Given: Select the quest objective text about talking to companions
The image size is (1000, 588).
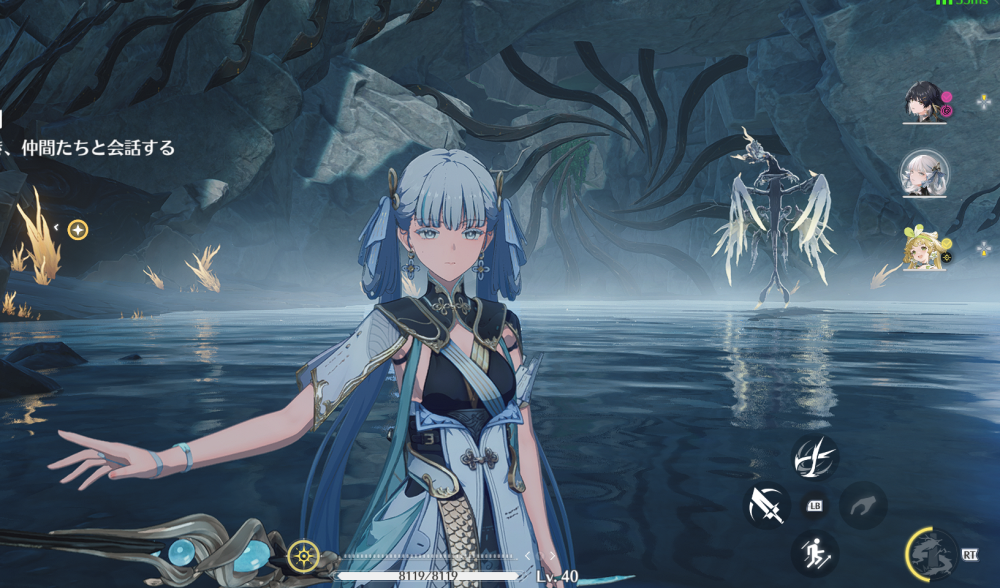Looking at the screenshot, I should tap(88, 148).
